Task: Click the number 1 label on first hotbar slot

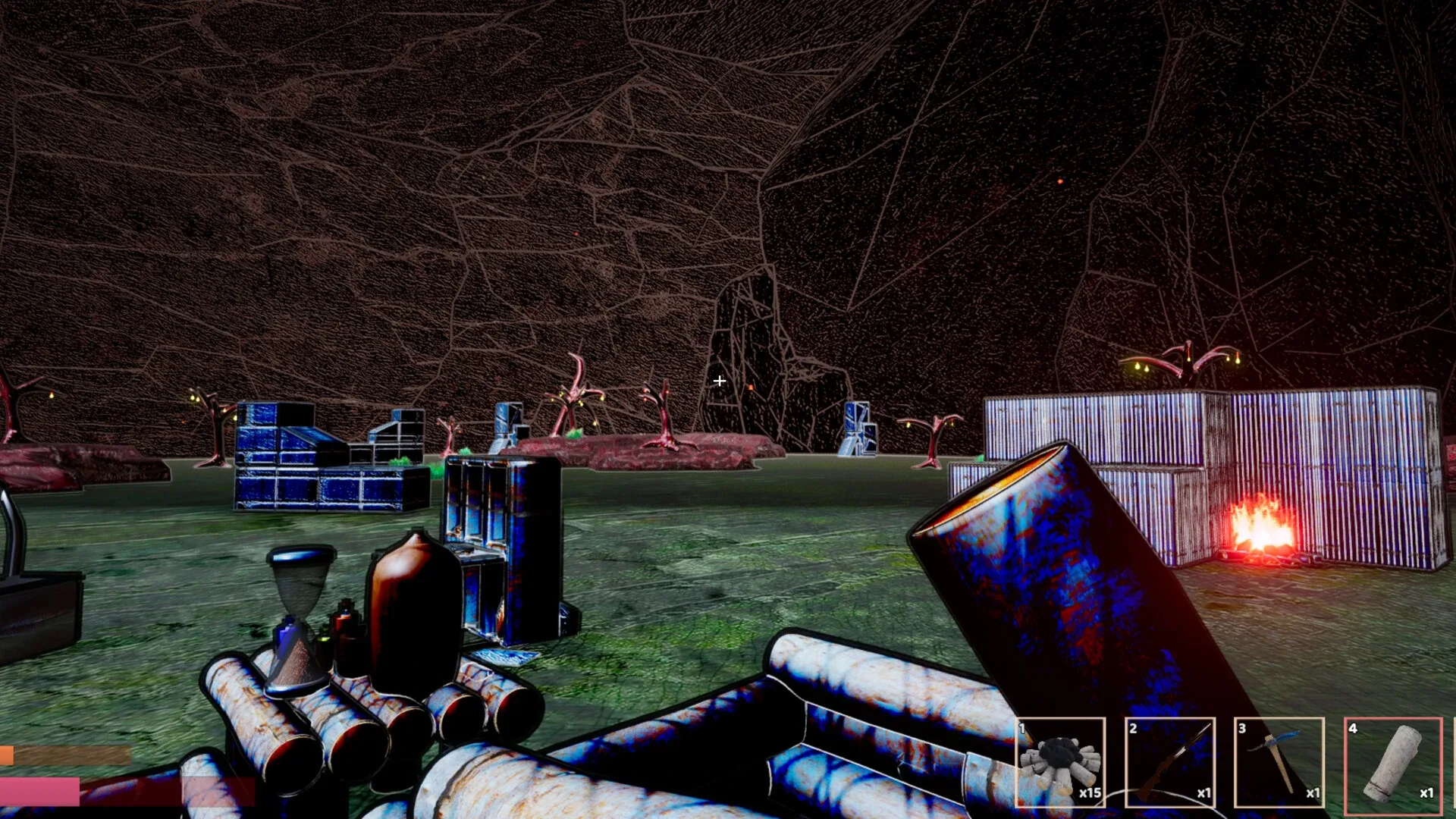Action: tap(1022, 730)
